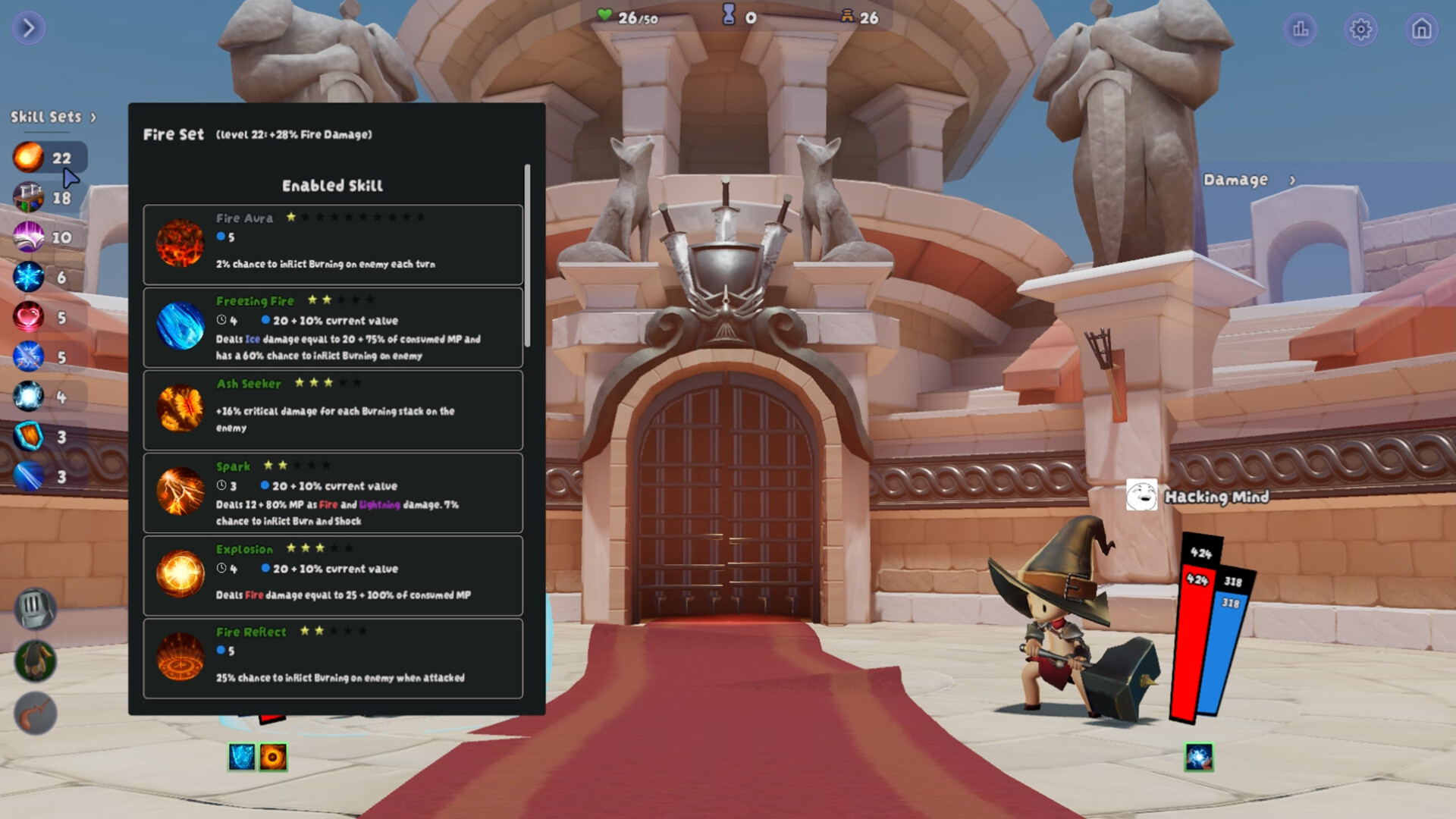Image resolution: width=1456 pixels, height=819 pixels.
Task: Open the Settings gear menu
Action: pos(1362,30)
